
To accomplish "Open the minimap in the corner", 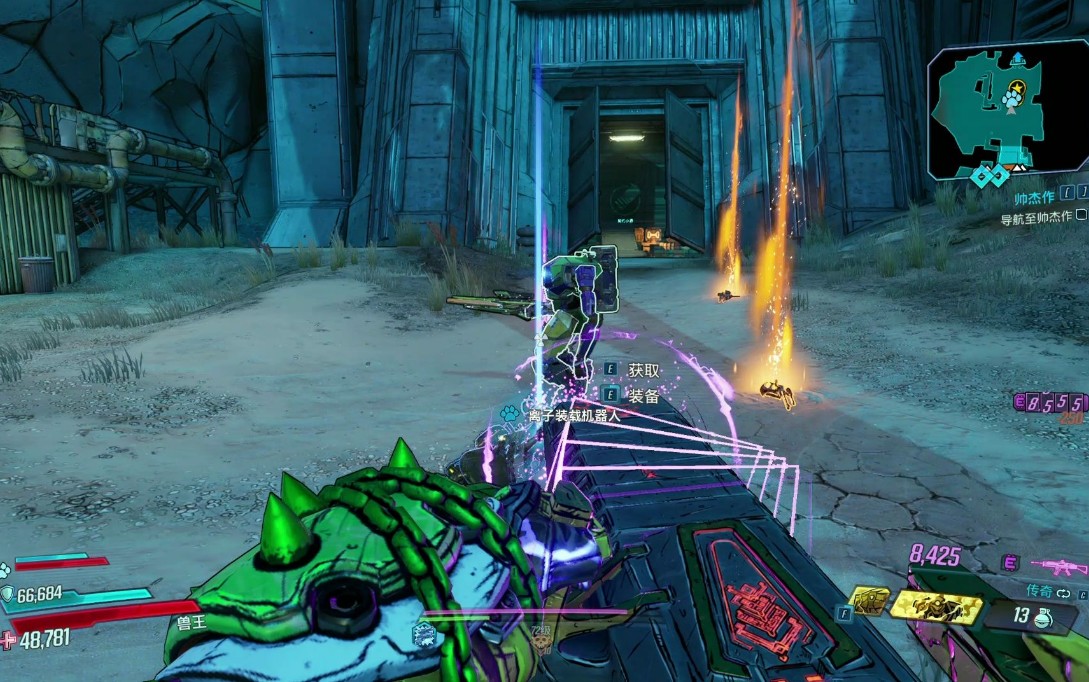I will (1005, 108).
